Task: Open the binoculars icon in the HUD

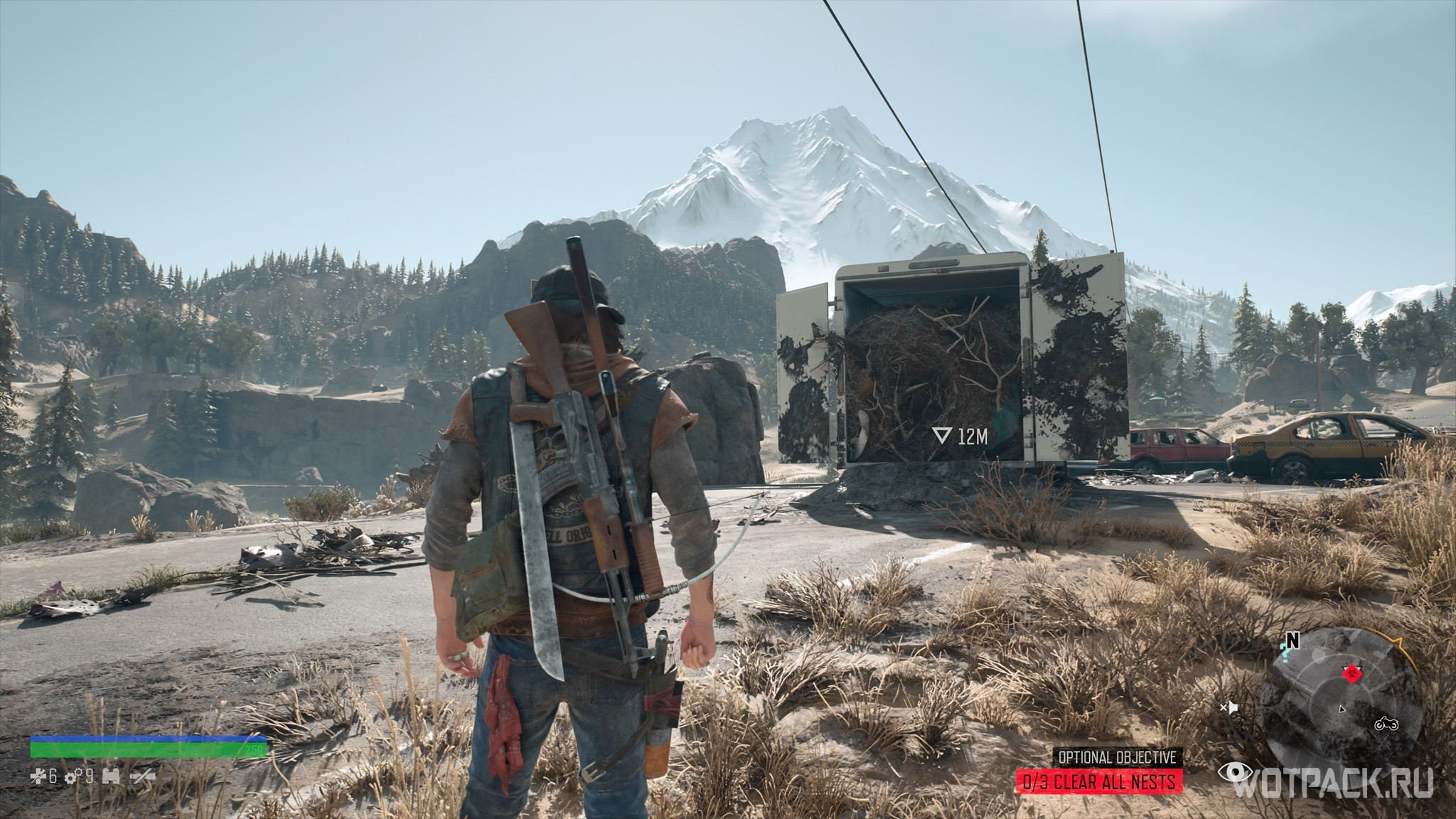Action: coord(110,776)
